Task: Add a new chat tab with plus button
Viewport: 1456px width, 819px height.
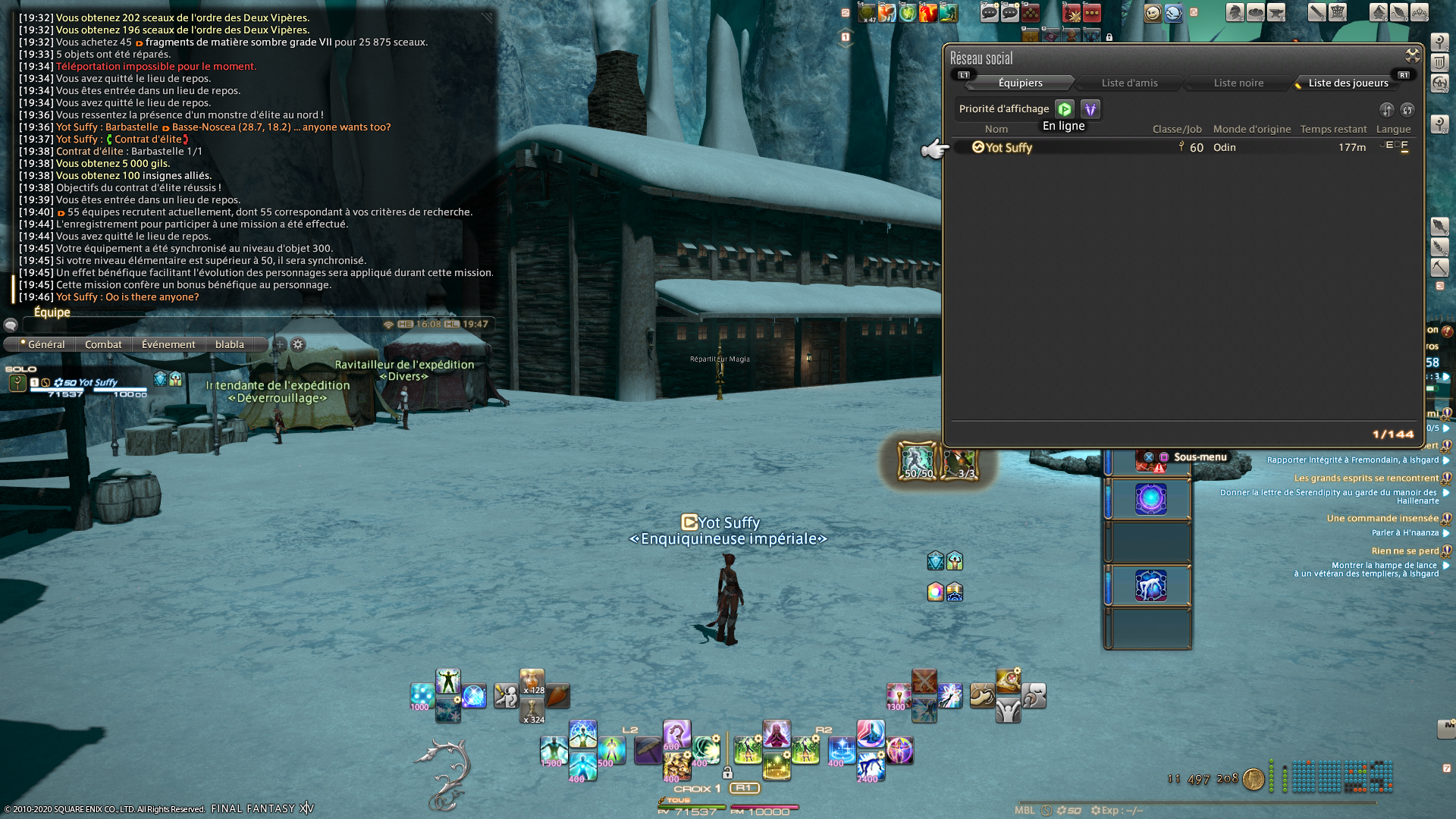Action: pyautogui.click(x=279, y=344)
